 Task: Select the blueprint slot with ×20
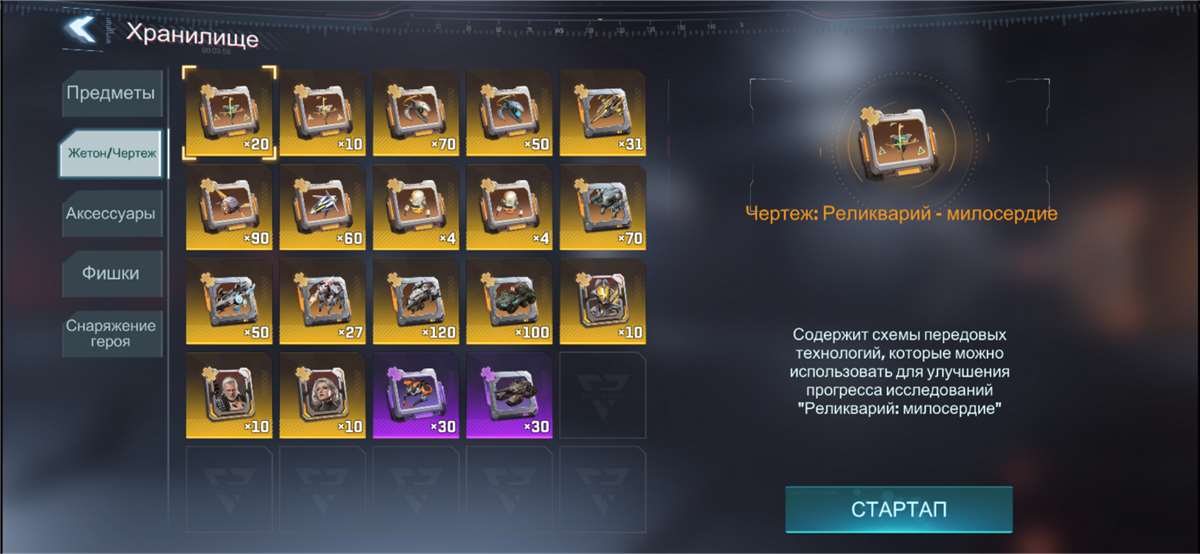click(229, 112)
